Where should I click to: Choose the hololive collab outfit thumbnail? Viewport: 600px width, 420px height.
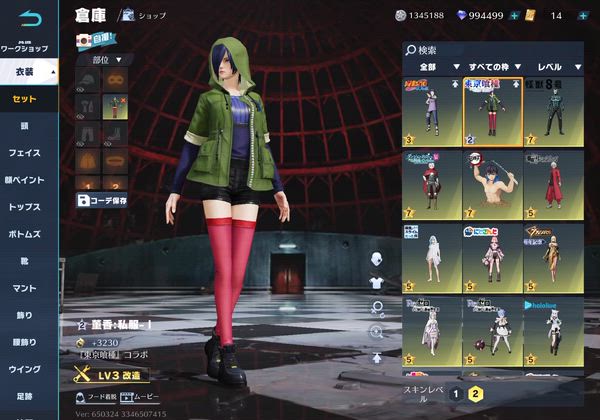(551, 331)
